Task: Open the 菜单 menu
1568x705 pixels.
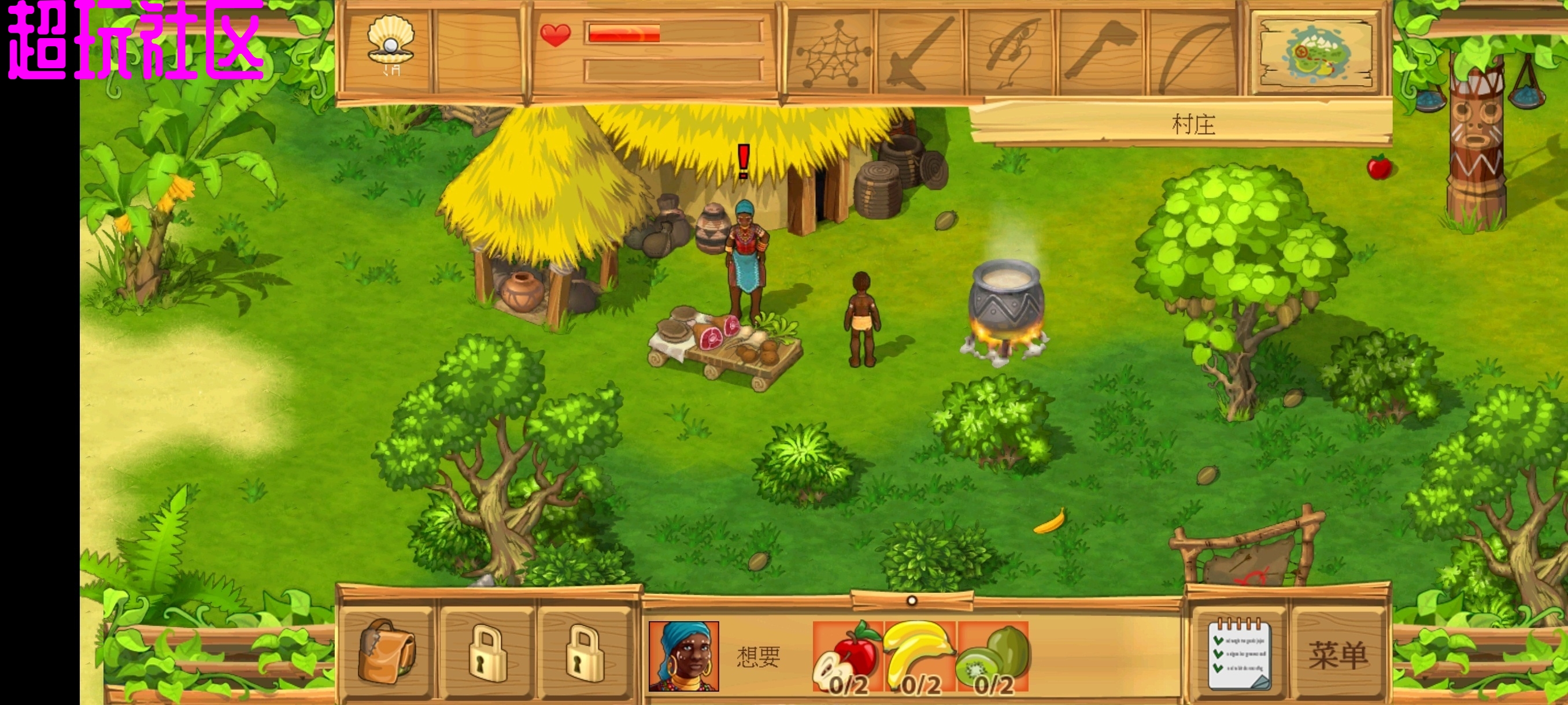Action: pos(1337,656)
